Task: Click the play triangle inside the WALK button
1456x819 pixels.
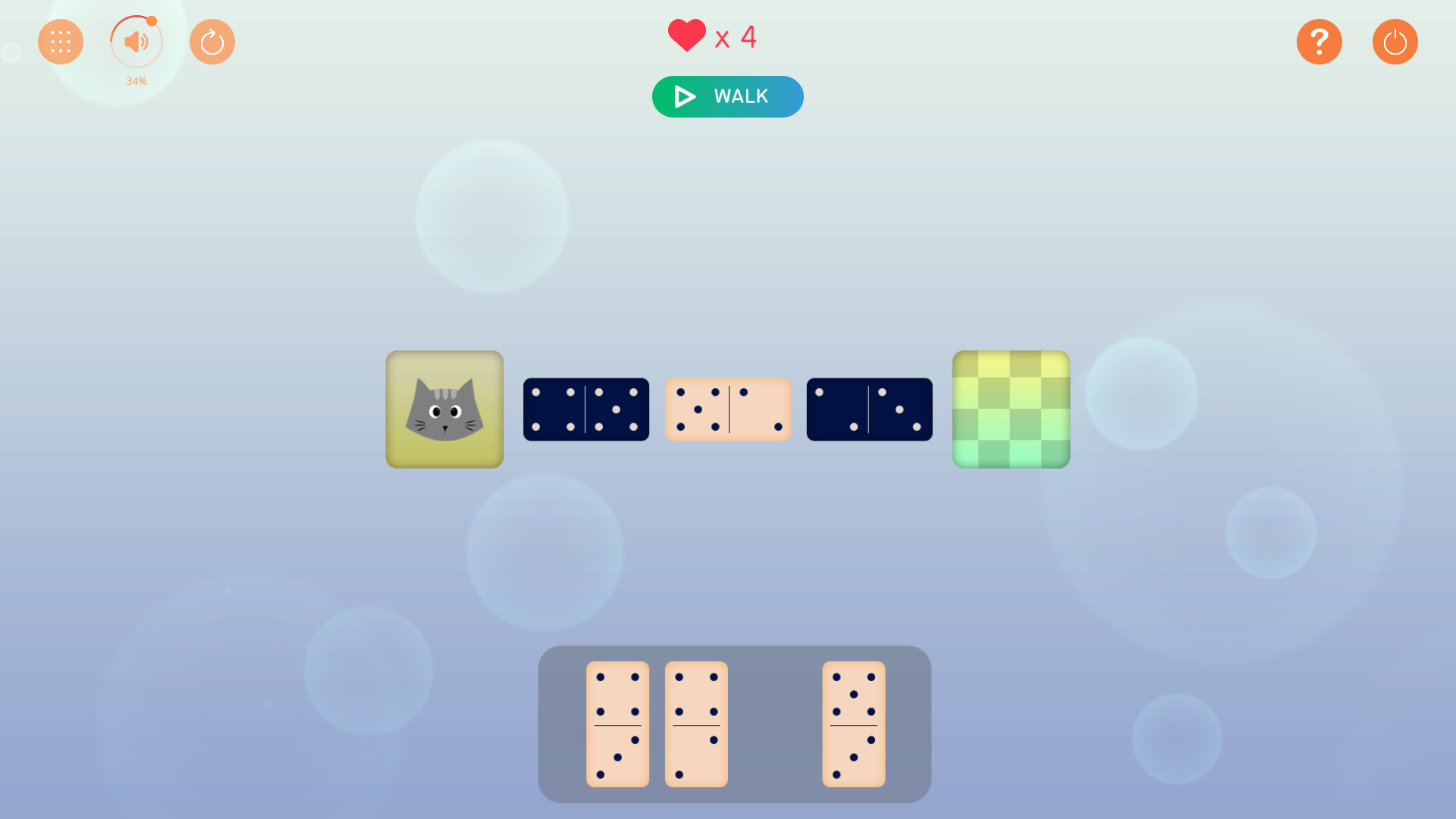Action: (685, 96)
